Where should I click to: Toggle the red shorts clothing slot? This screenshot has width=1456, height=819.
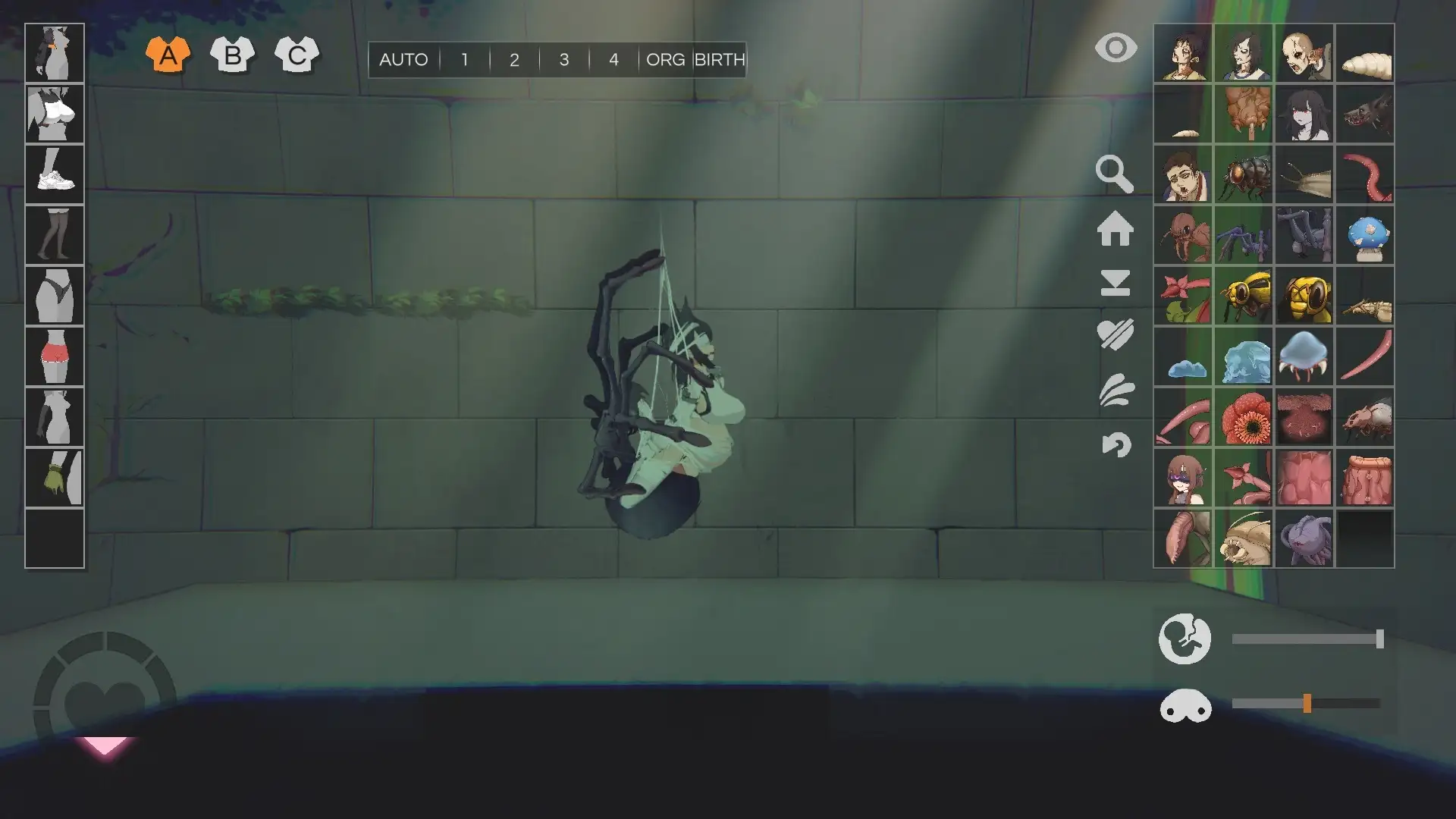[55, 356]
